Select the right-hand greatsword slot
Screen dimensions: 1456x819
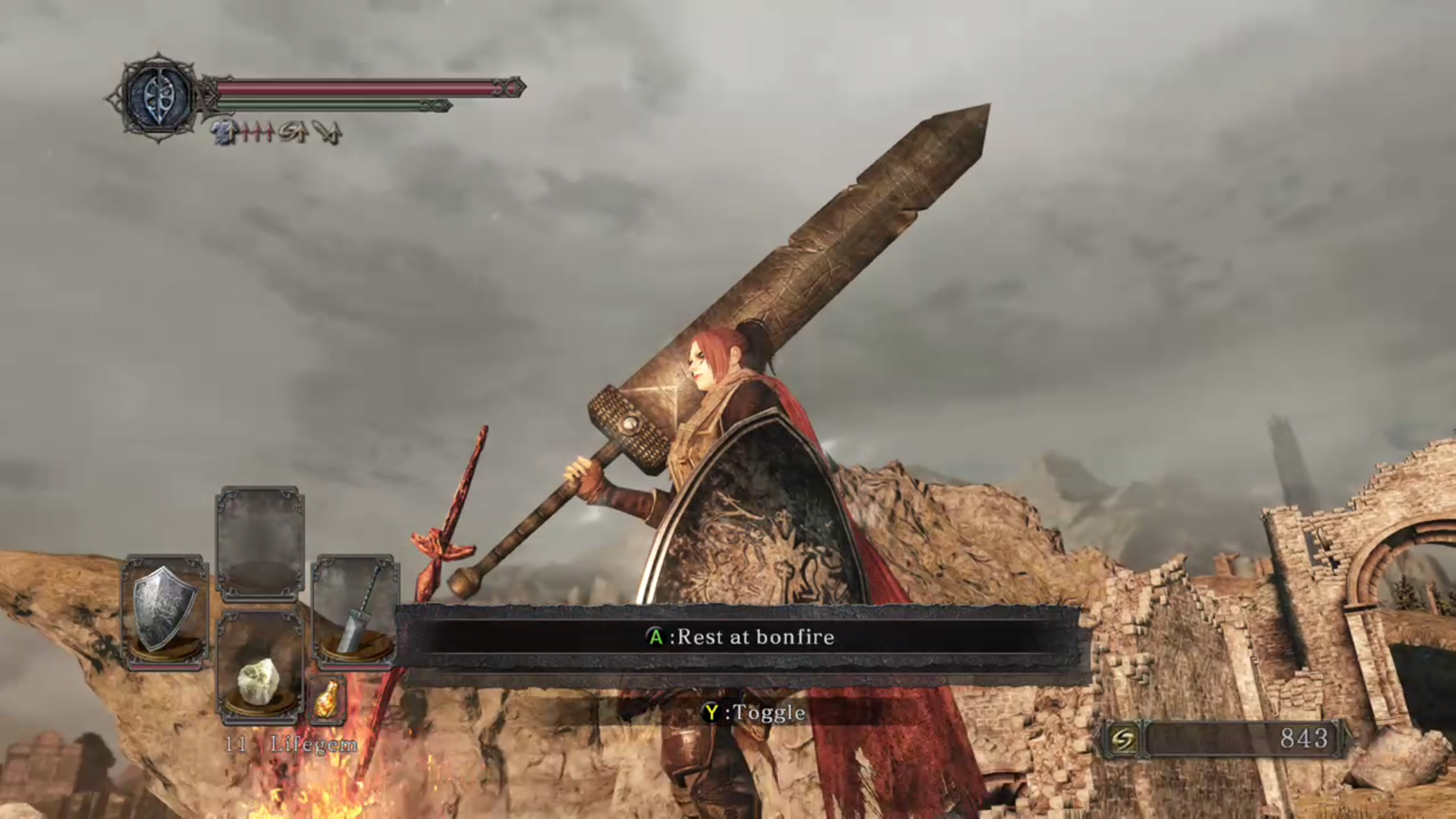click(x=355, y=611)
